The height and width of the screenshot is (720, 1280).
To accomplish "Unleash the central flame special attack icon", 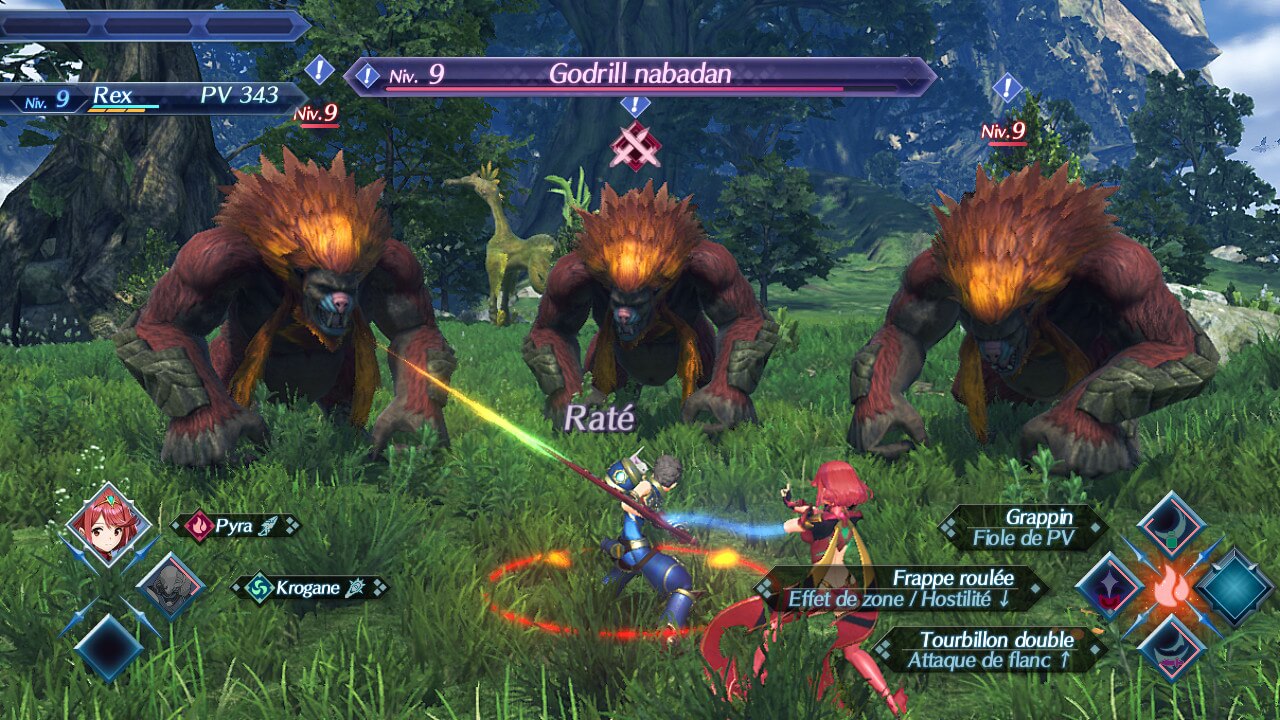I will point(1172,588).
